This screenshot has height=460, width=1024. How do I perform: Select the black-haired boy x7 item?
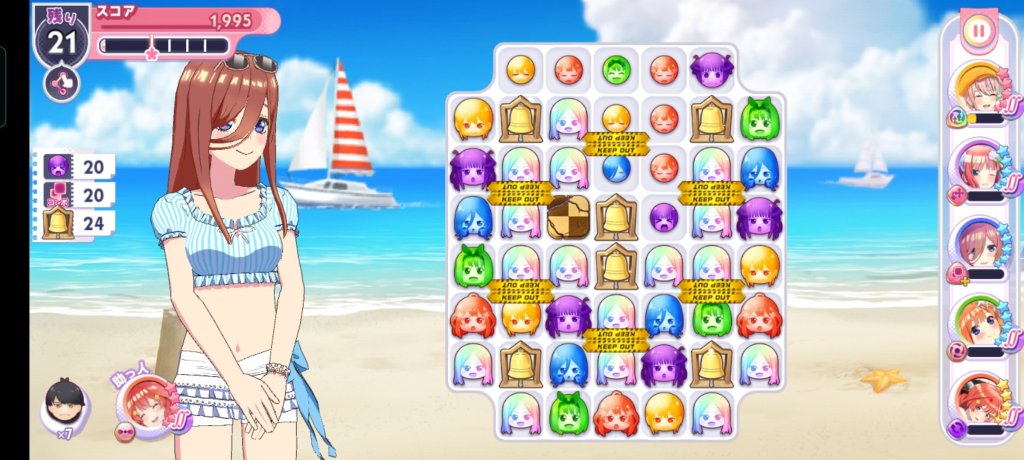tap(64, 406)
